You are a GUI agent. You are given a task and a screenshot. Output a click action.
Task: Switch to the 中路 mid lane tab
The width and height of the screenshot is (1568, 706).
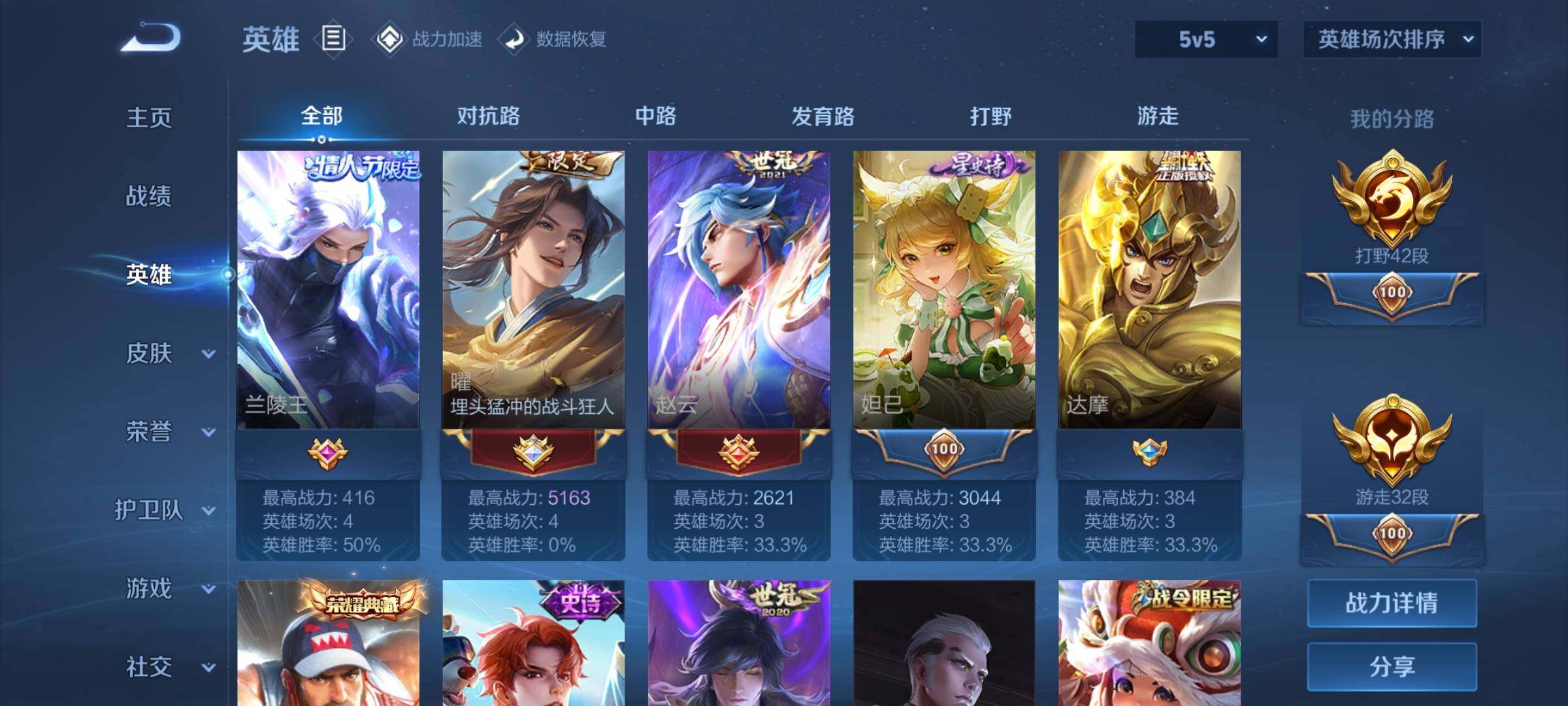(x=655, y=116)
